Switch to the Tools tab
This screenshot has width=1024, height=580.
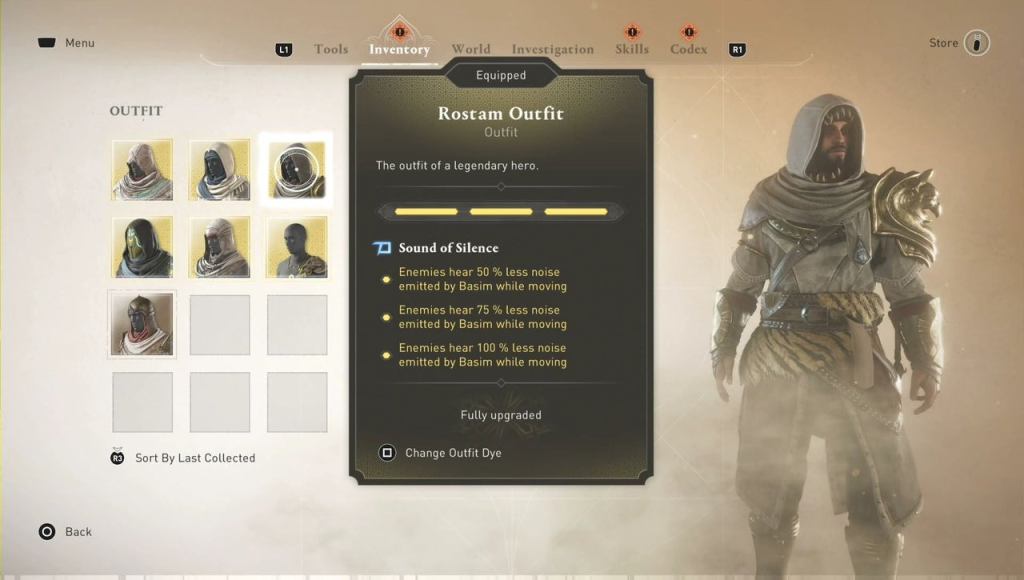331,49
